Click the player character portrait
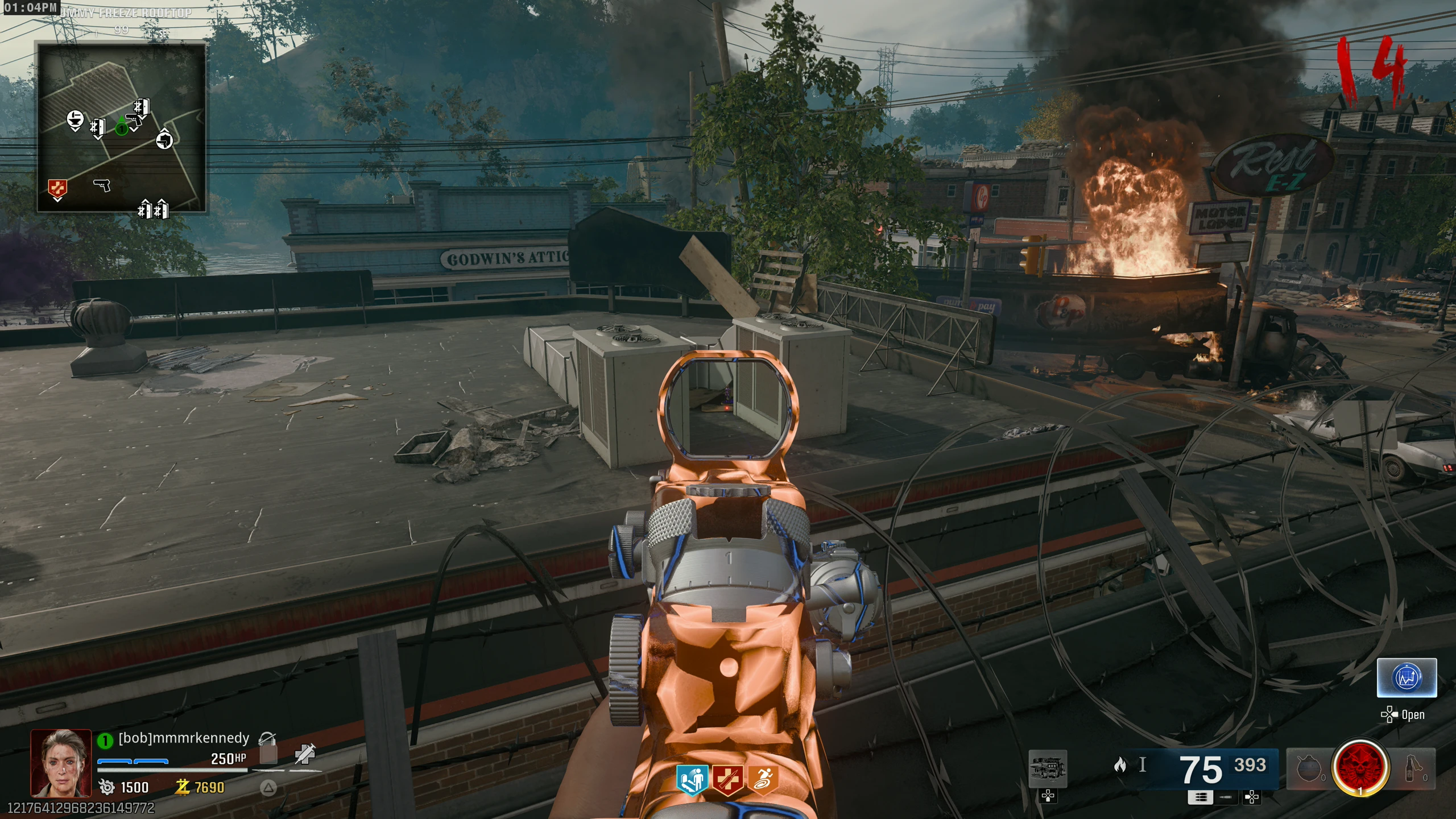1456x819 pixels. (61, 763)
